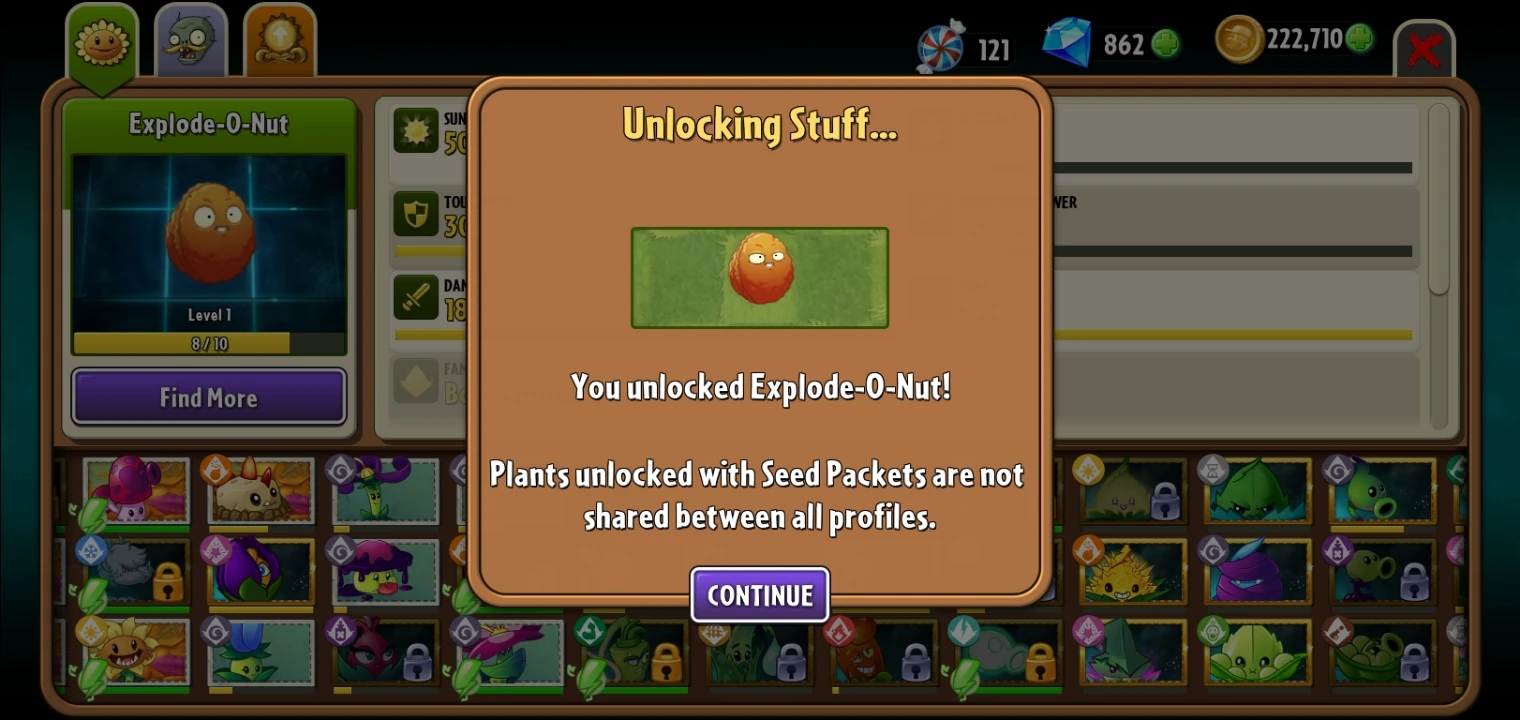The height and width of the screenshot is (720, 1520).
Task: Select the Plants tab with the sunflower
Action: click(x=101, y=40)
